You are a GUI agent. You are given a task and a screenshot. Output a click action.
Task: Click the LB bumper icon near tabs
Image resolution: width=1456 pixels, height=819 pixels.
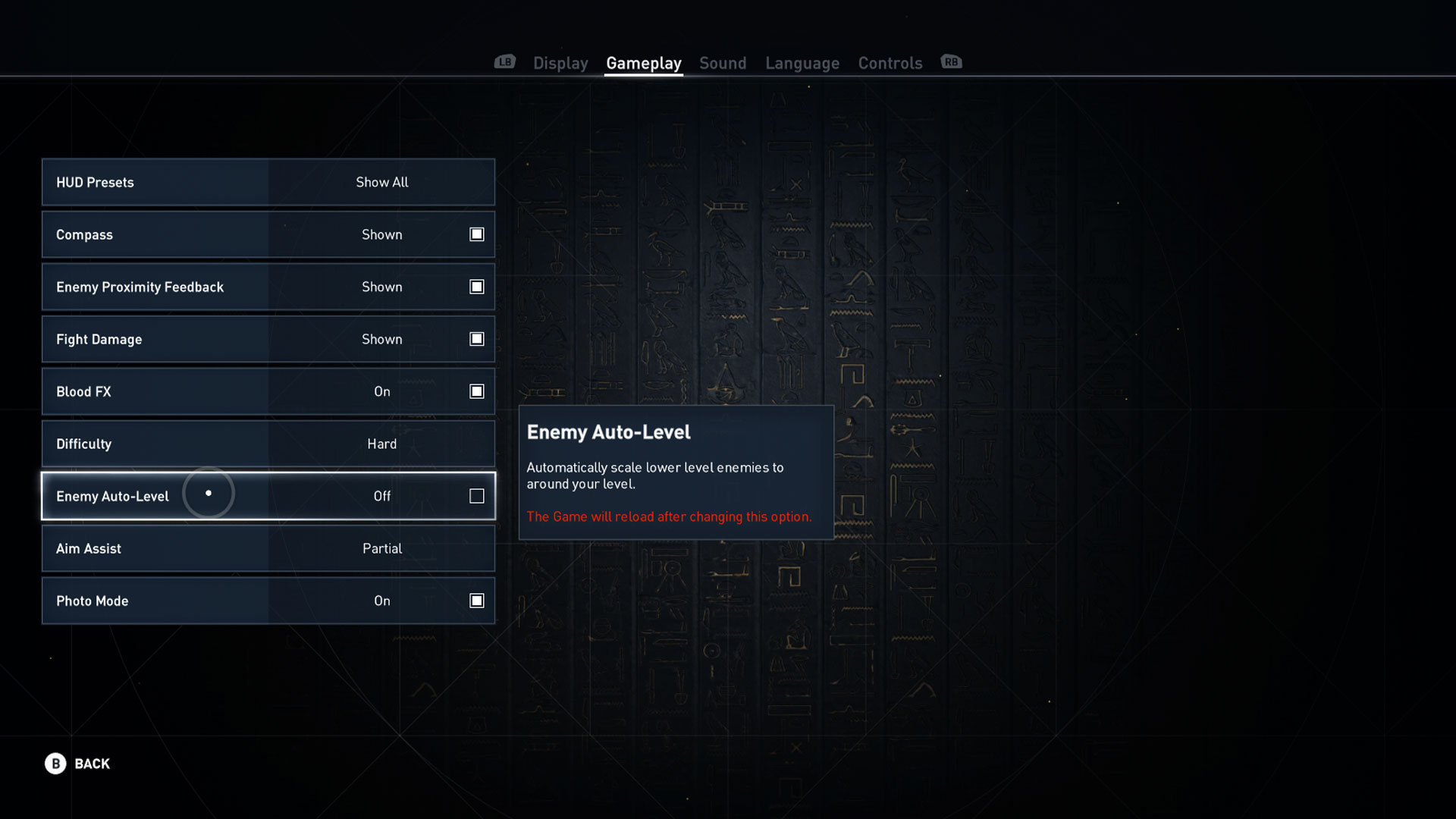coord(504,62)
